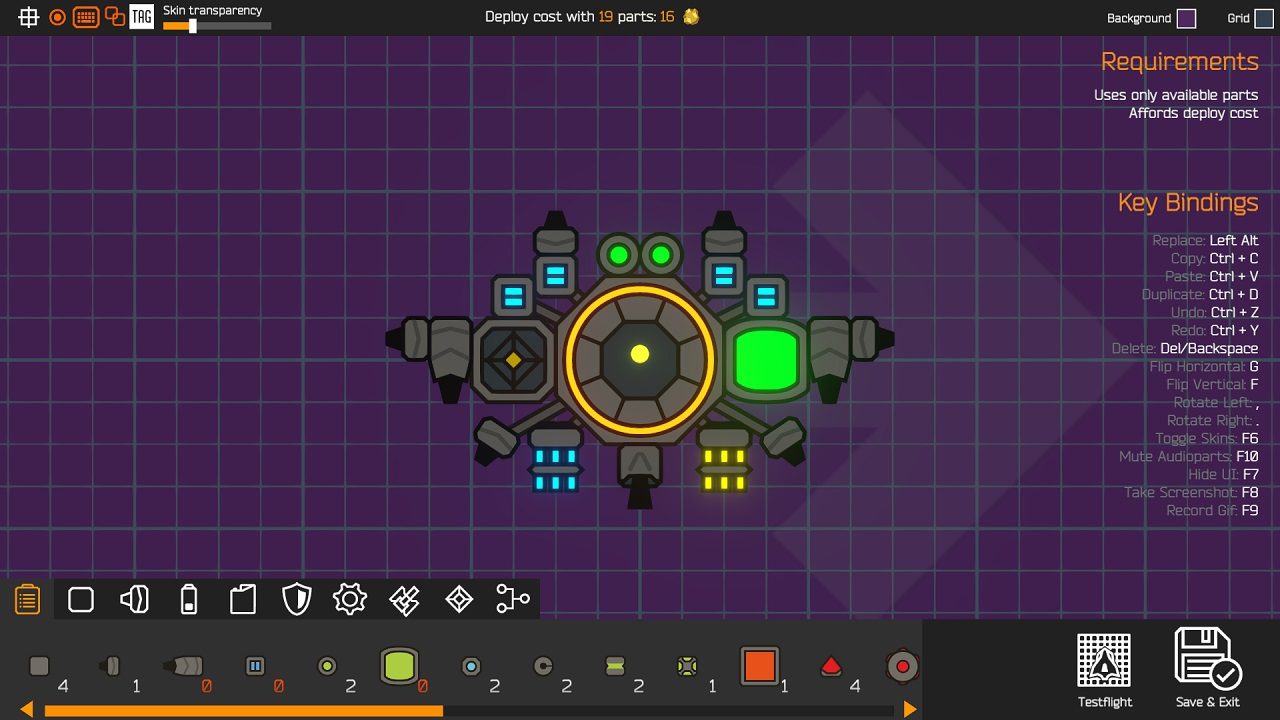Image resolution: width=1280 pixels, height=720 pixels.
Task: Pick the orange square part
Action: [759, 666]
